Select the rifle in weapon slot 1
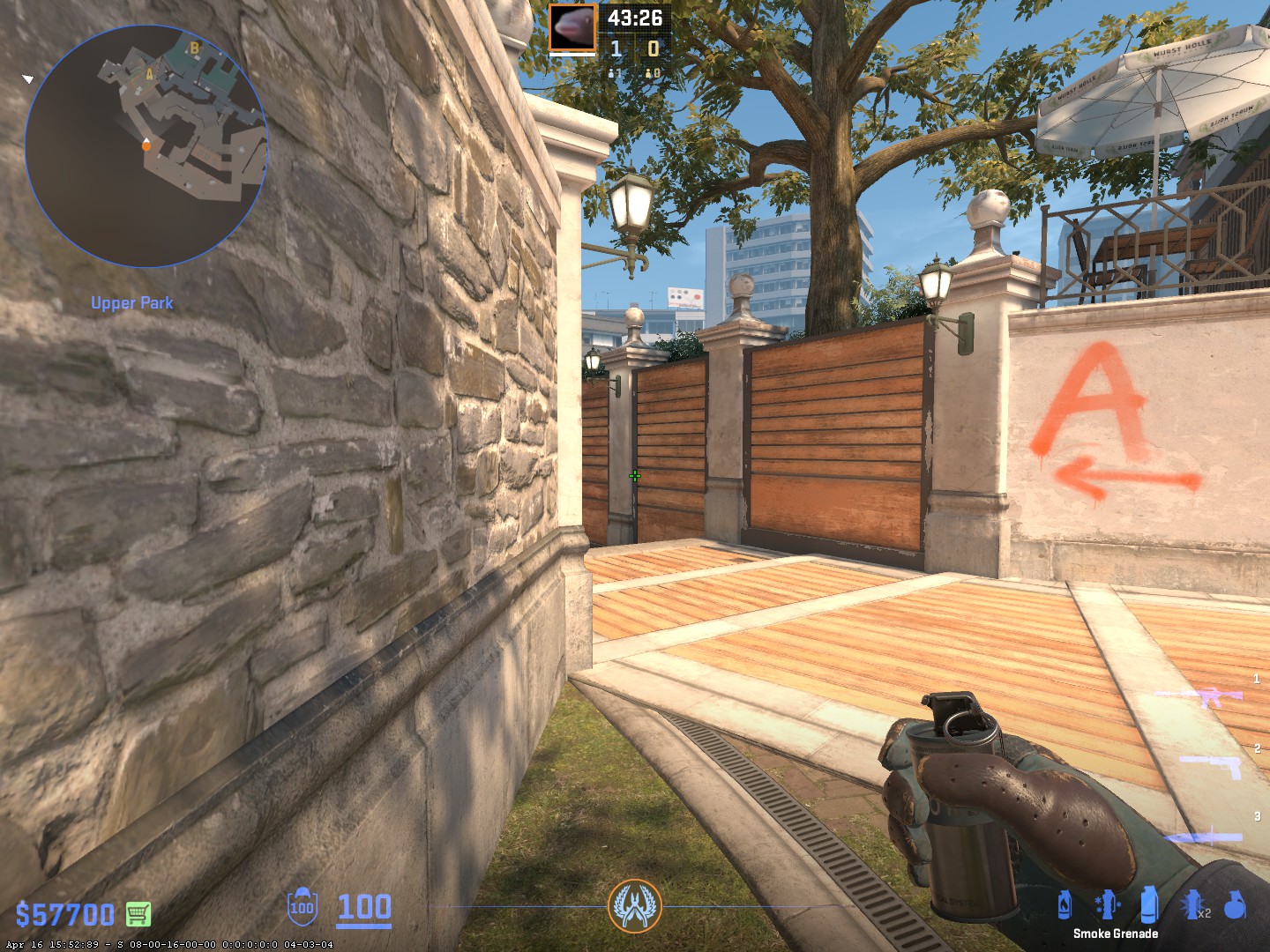 coord(1199,697)
